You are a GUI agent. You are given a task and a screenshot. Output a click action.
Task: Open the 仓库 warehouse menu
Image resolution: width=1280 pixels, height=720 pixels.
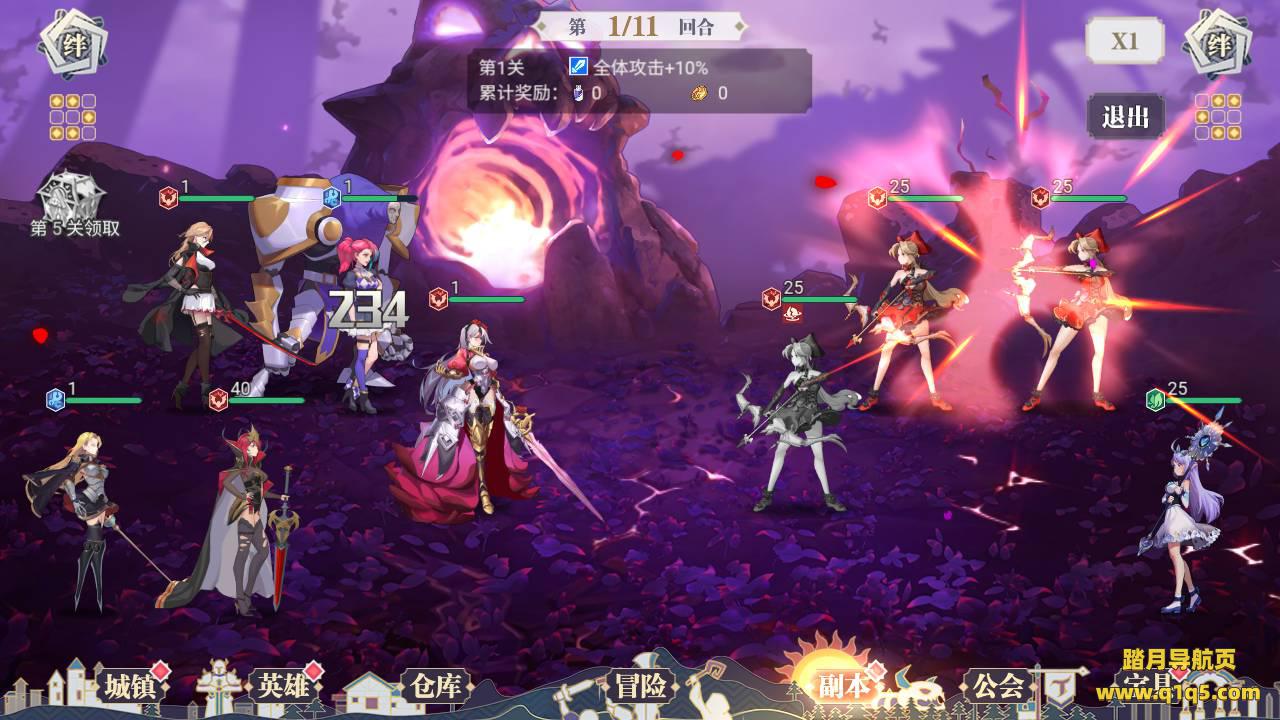point(434,687)
